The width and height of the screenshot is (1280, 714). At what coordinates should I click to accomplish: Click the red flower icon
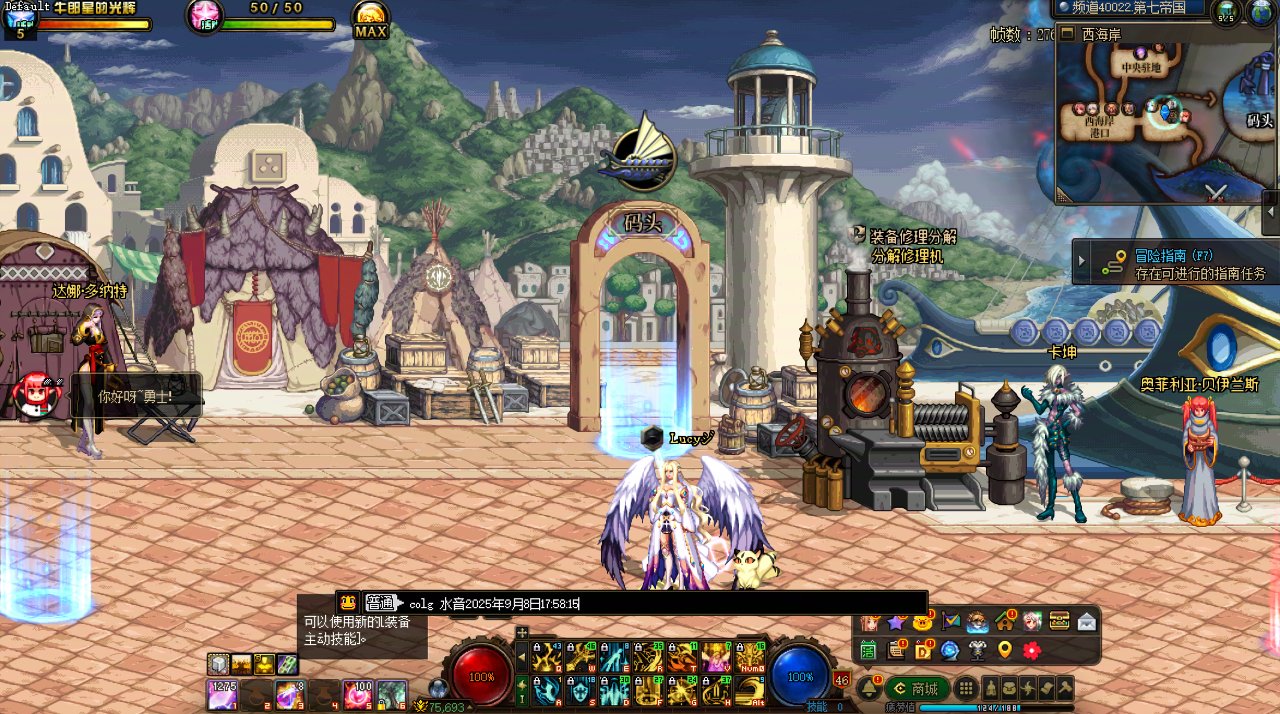1032,650
